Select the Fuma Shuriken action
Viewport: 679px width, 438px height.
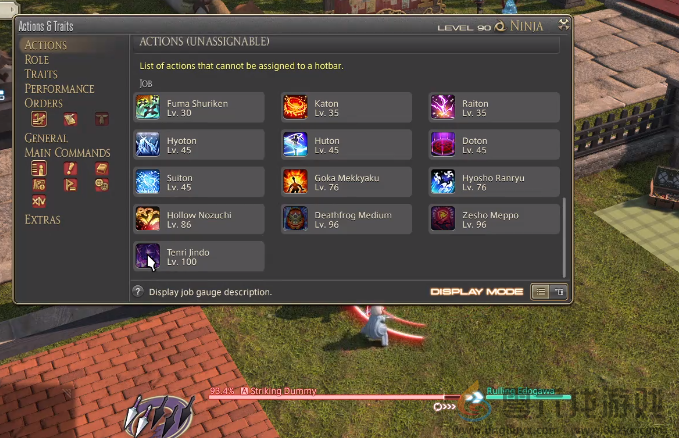pos(199,108)
